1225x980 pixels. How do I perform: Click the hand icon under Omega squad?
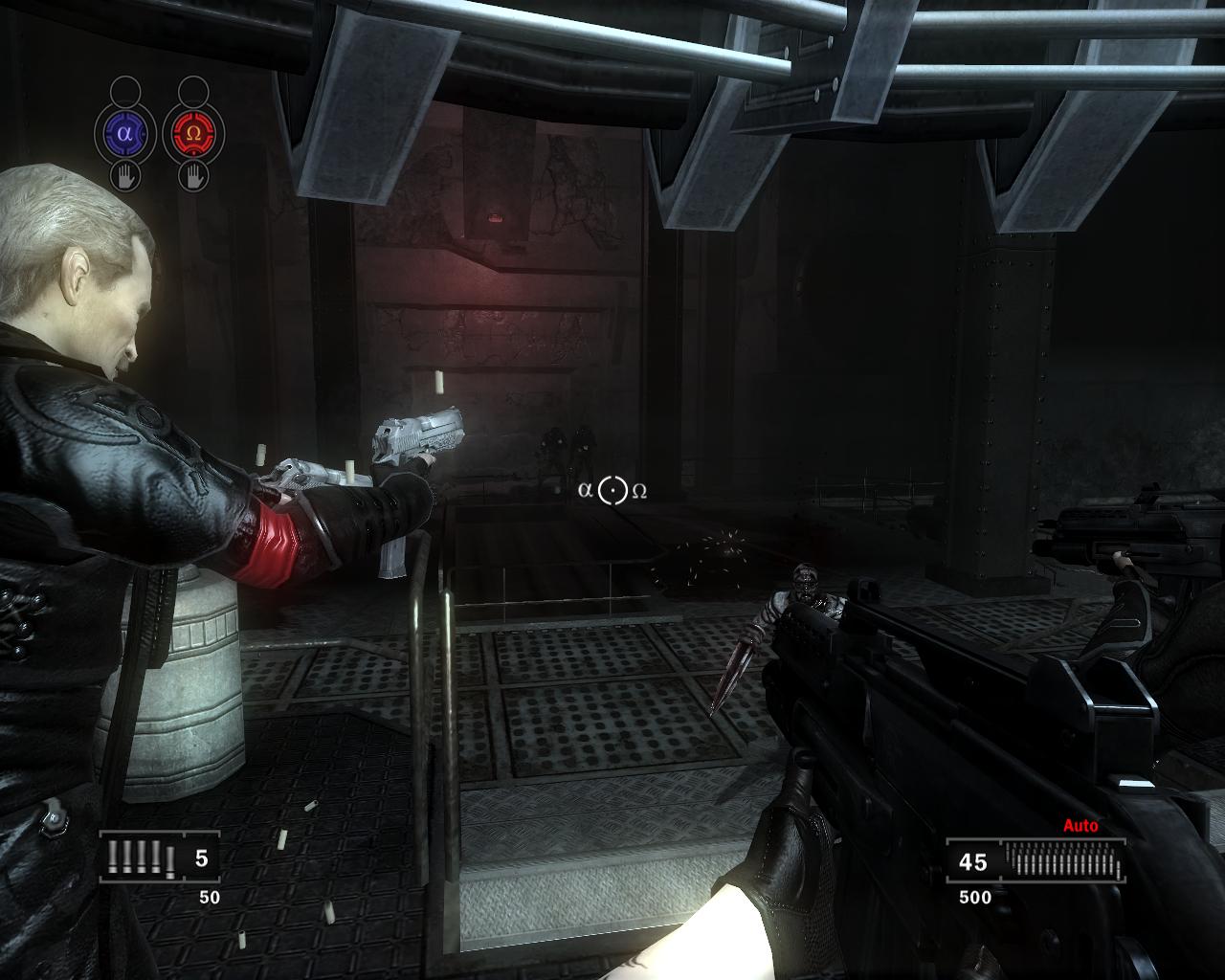193,176
